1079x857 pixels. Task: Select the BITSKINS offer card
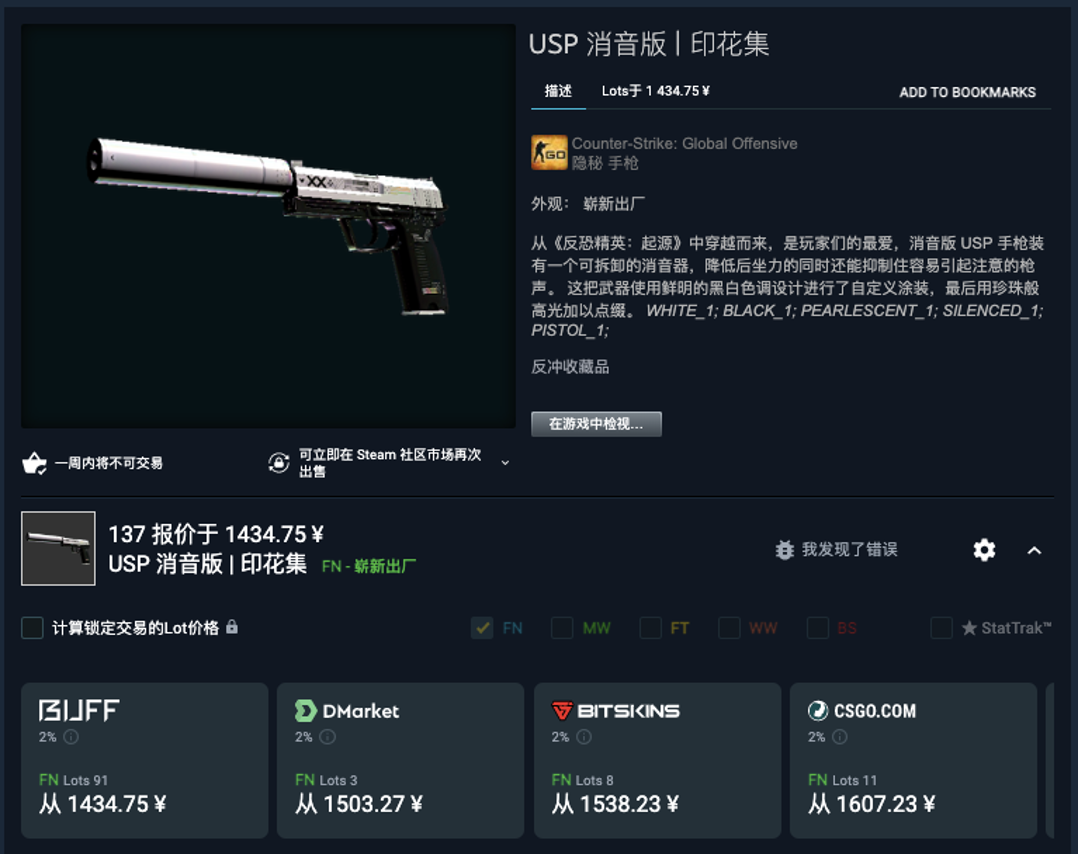(657, 760)
